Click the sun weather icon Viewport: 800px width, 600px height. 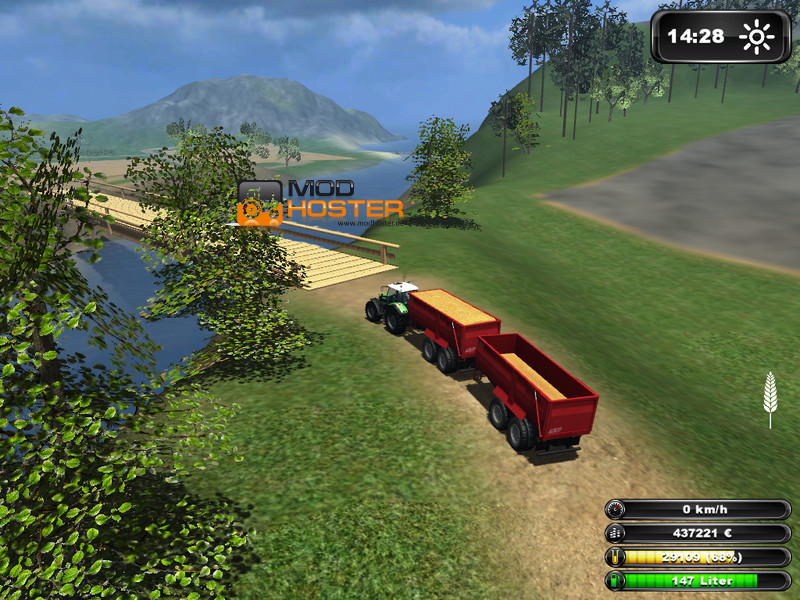(756, 38)
